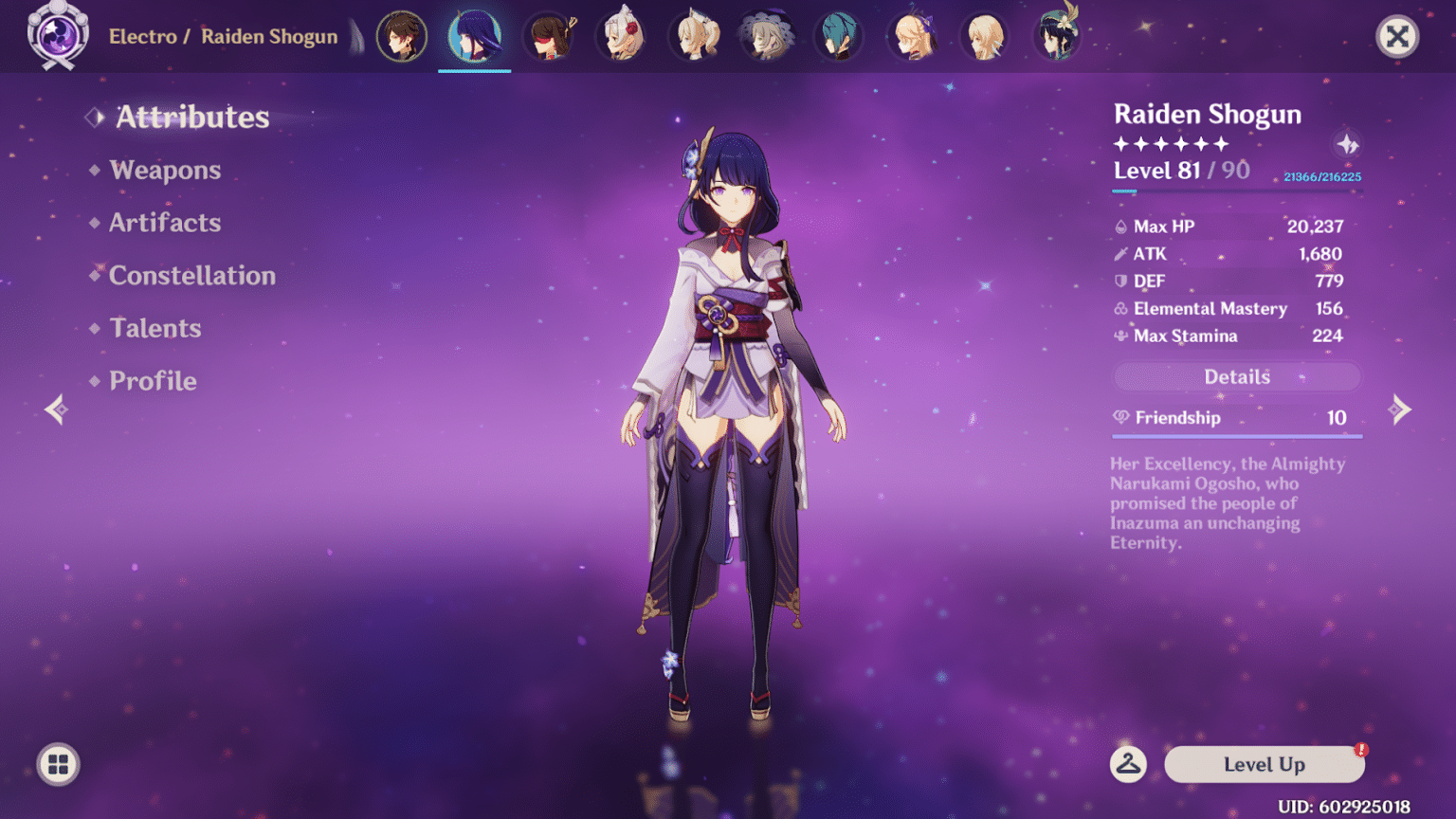Viewport: 1456px width, 819px height.
Task: Select the Attributes entry
Action: point(191,117)
